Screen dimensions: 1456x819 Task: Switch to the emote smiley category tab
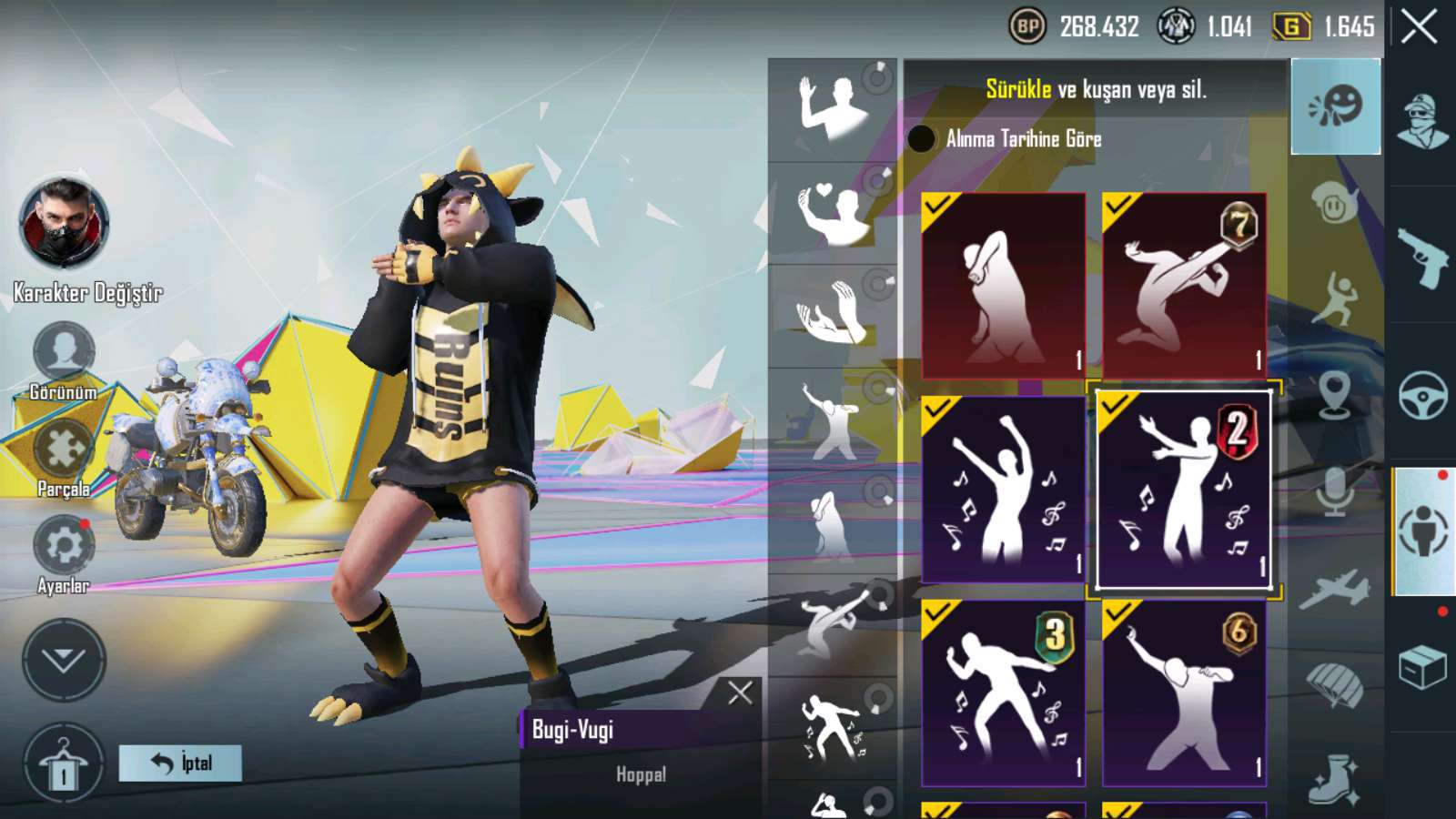(x=1335, y=106)
